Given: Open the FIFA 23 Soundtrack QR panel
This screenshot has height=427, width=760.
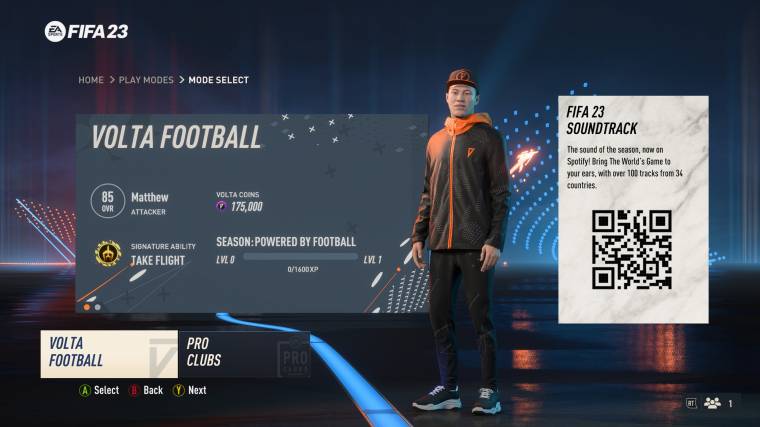Looking at the screenshot, I should click(x=632, y=209).
